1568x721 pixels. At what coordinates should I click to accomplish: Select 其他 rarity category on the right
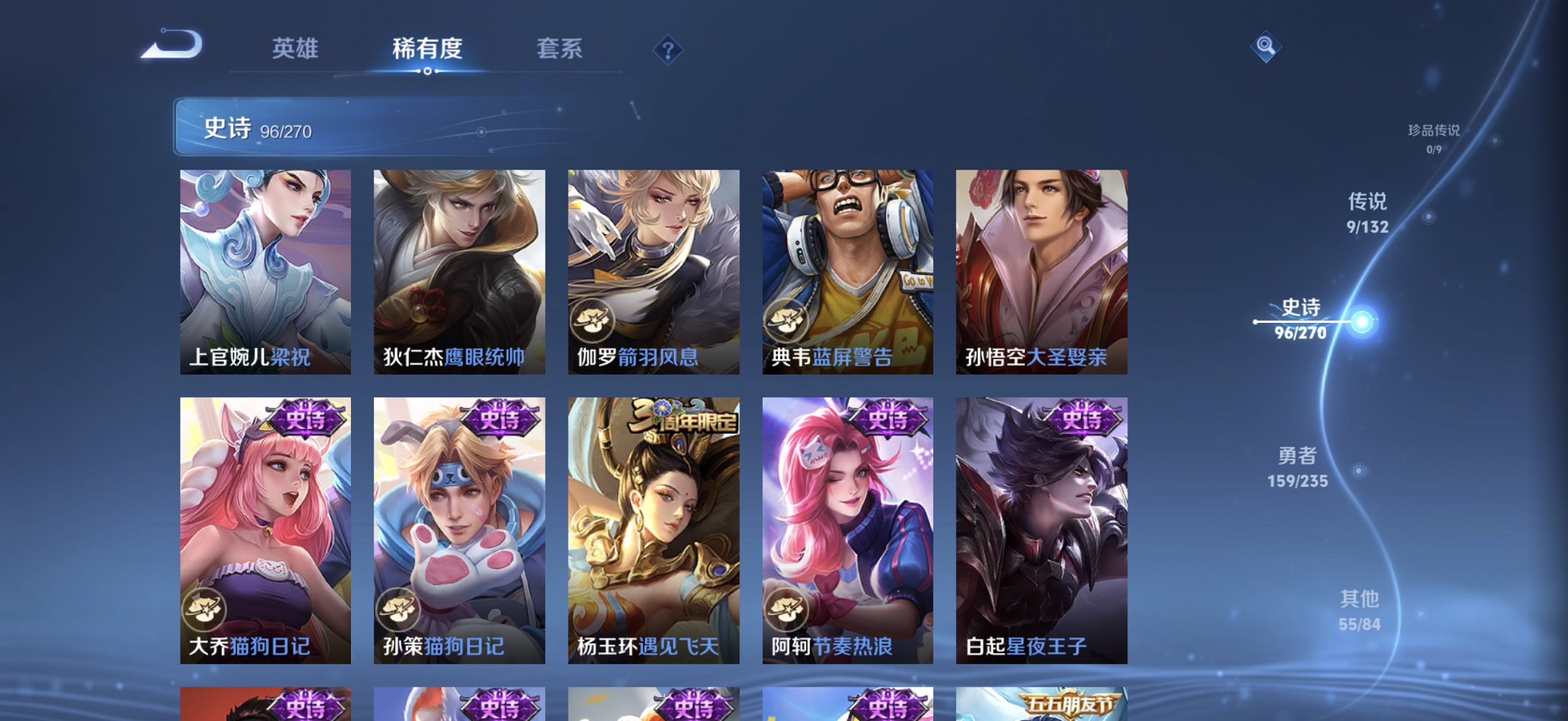tap(1360, 608)
